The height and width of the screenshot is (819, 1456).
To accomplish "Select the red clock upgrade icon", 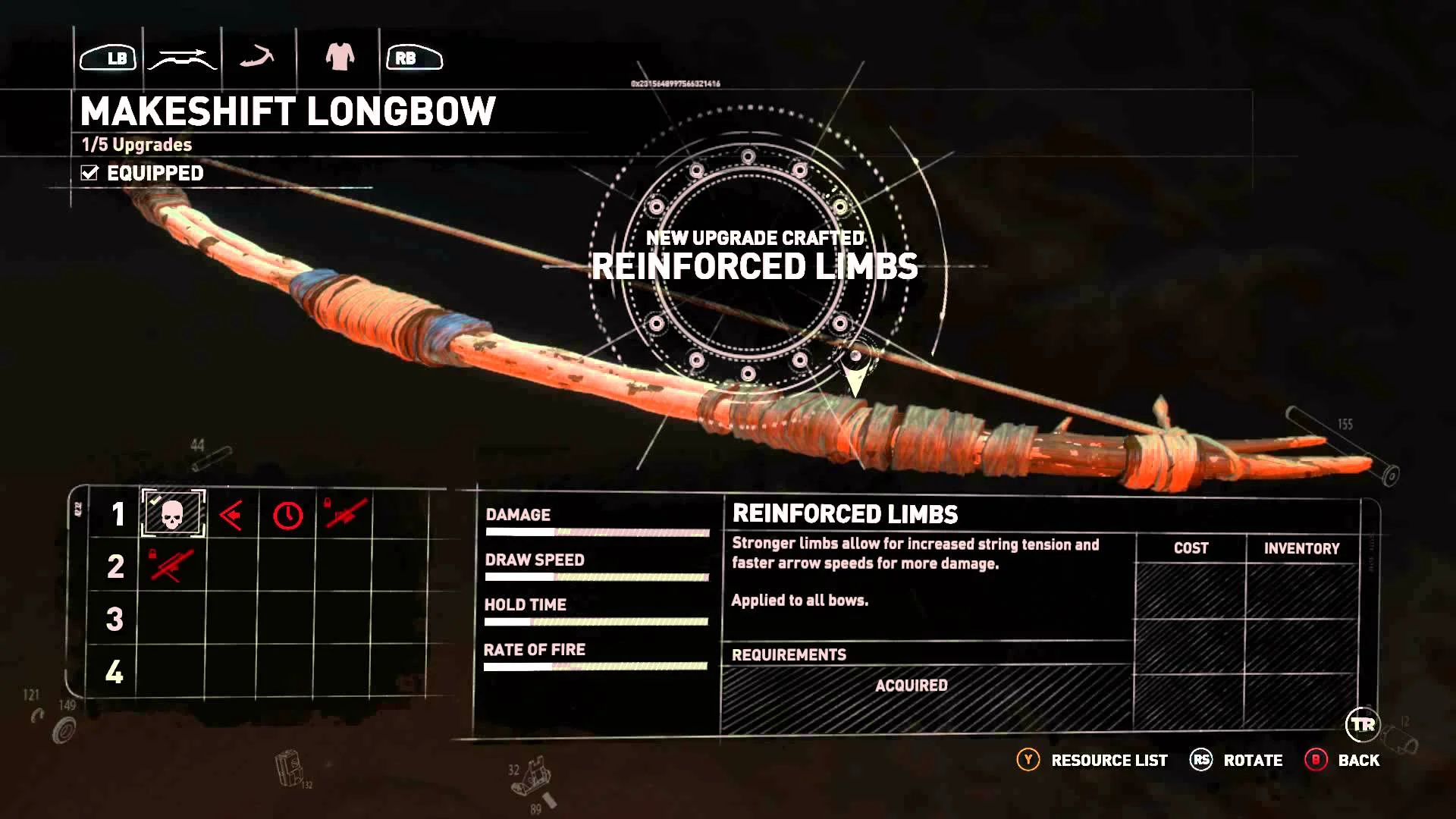I will pyautogui.click(x=288, y=516).
